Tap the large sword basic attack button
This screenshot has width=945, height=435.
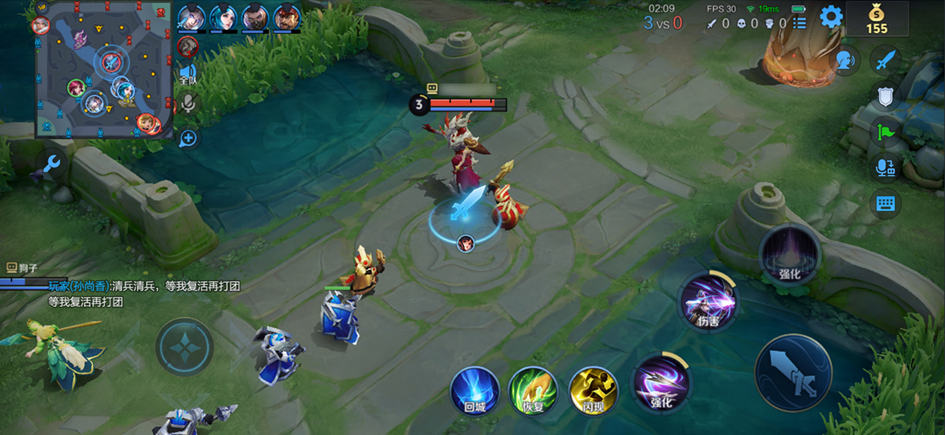coord(793,372)
